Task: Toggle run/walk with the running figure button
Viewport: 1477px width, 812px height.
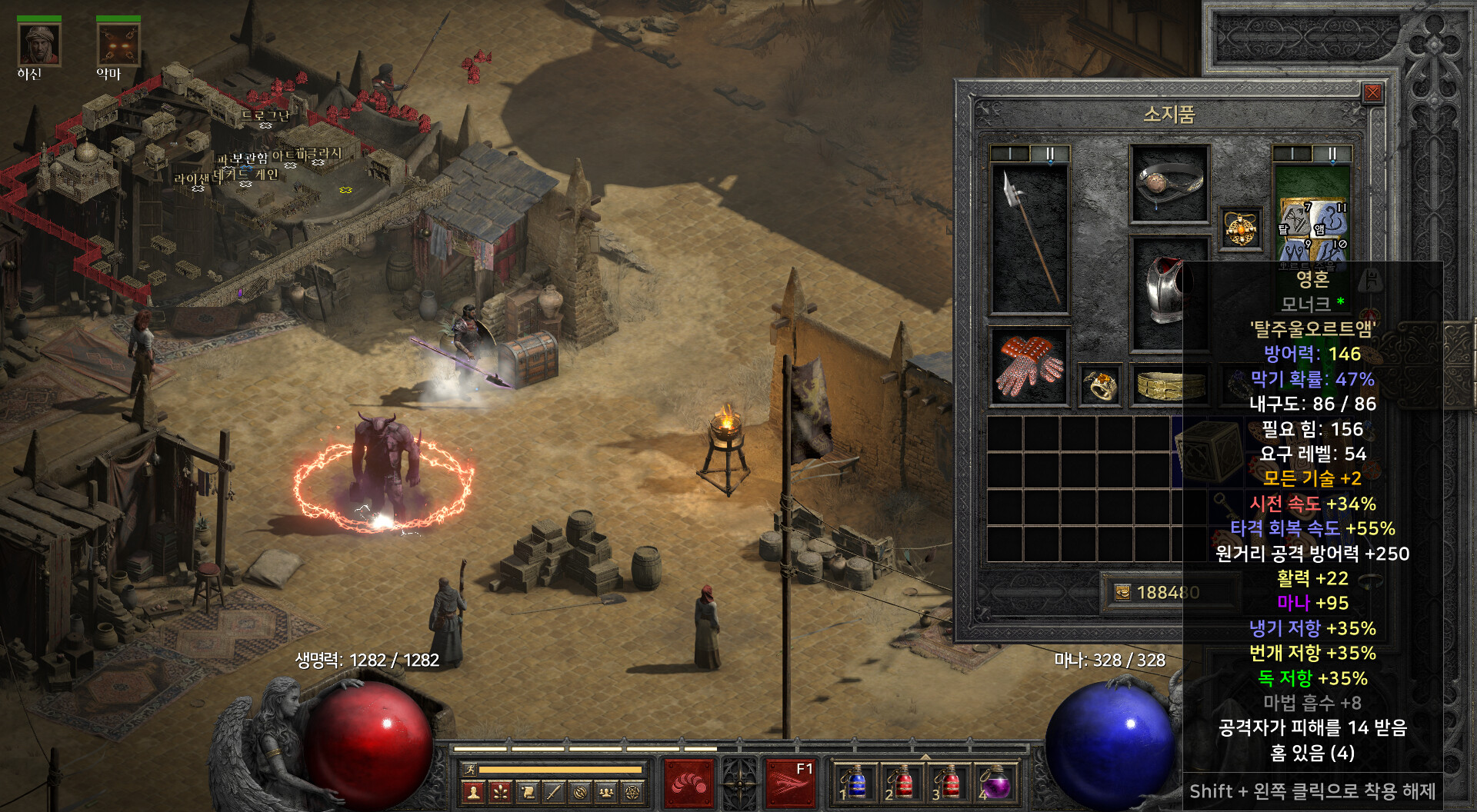Action: (x=468, y=769)
